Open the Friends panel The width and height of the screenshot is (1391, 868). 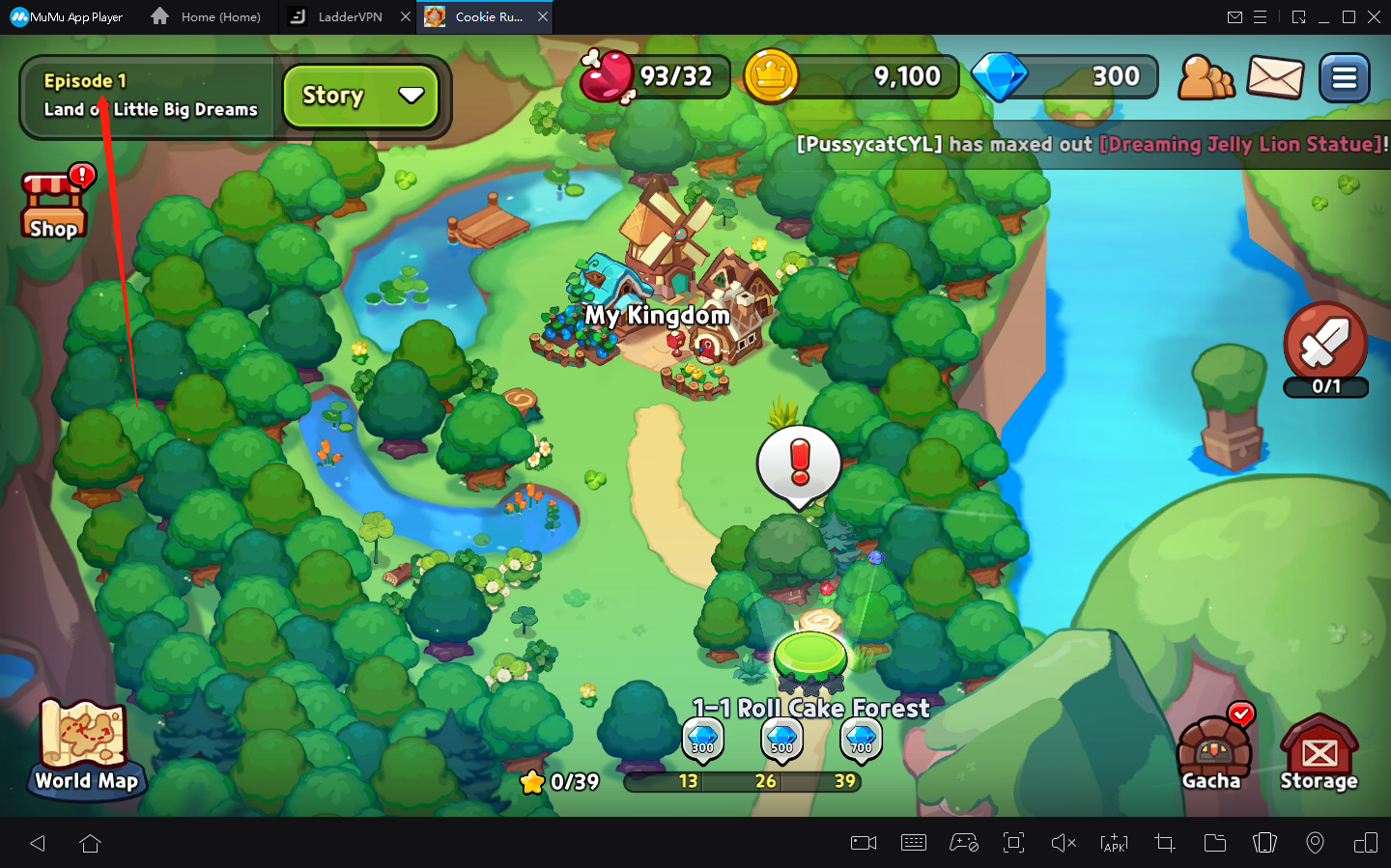pos(1206,76)
